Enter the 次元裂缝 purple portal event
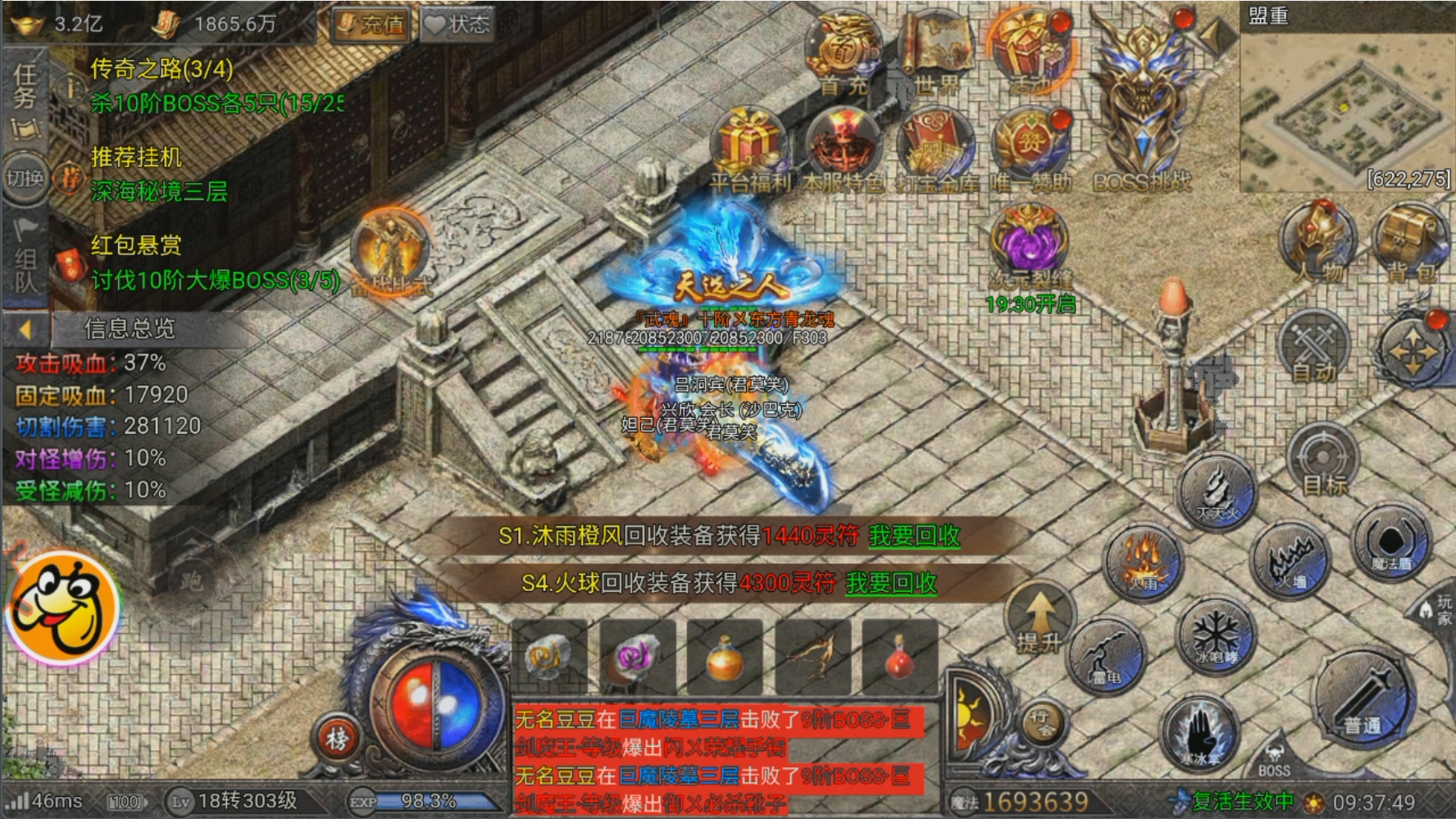 click(1030, 243)
